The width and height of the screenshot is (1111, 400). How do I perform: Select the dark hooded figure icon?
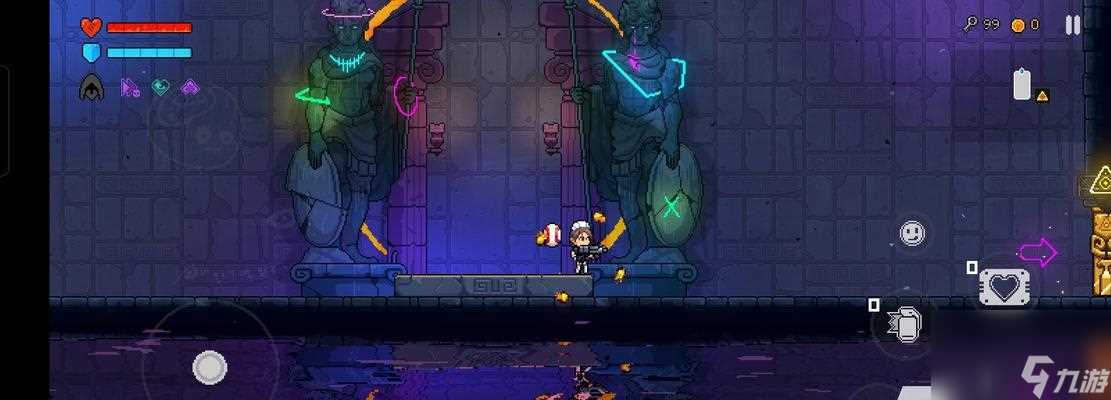pyautogui.click(x=92, y=88)
